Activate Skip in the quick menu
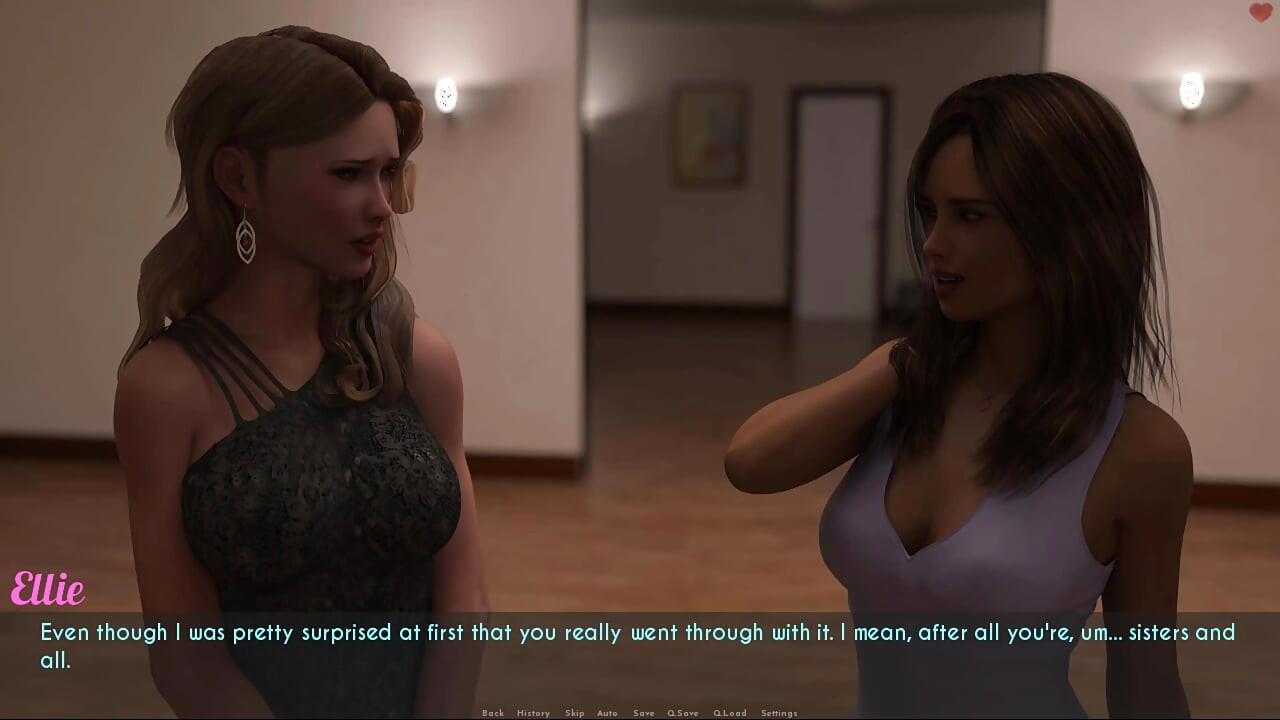1280x720 pixels. click(x=574, y=713)
